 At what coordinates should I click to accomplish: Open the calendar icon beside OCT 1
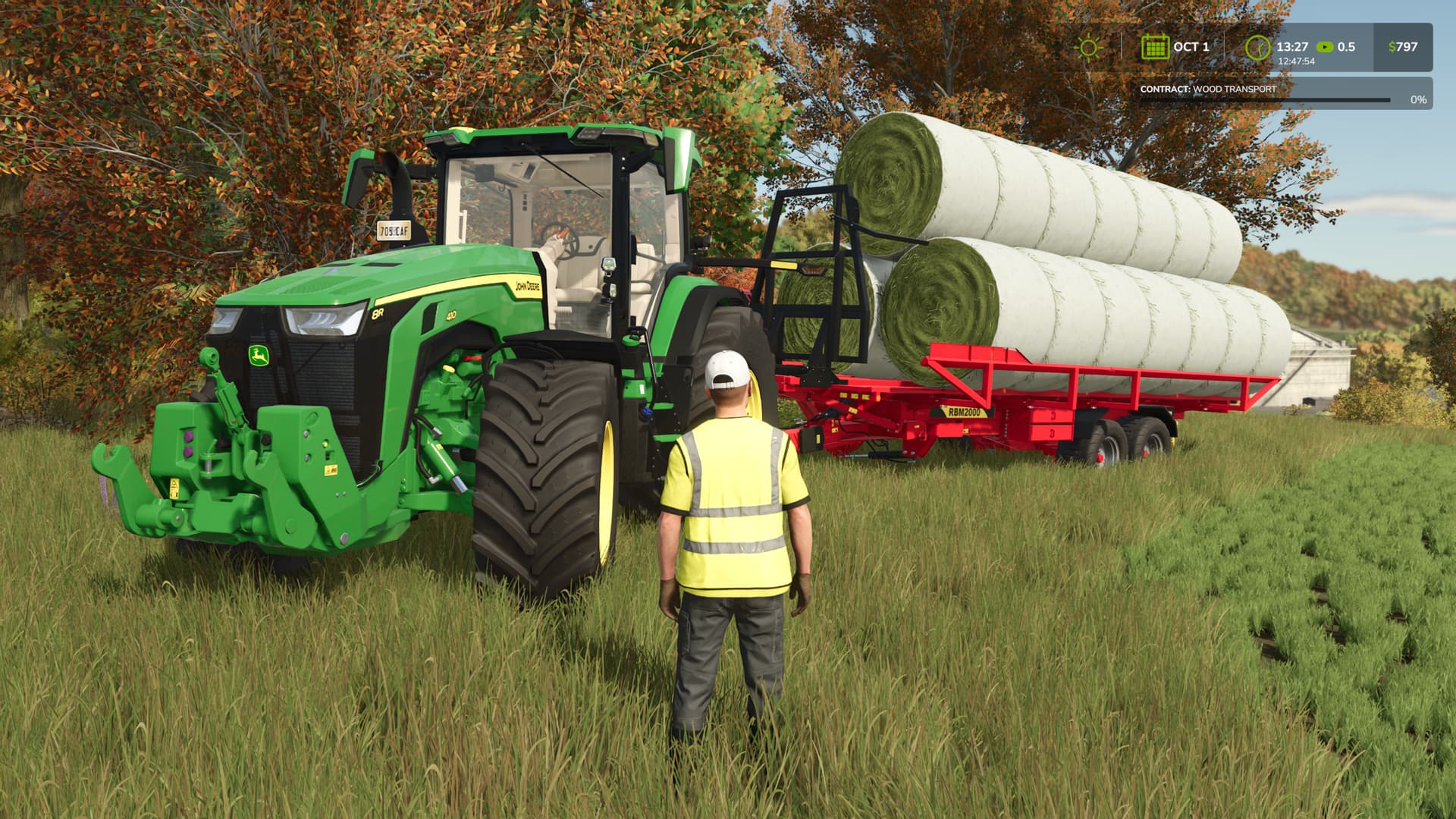click(x=1155, y=47)
